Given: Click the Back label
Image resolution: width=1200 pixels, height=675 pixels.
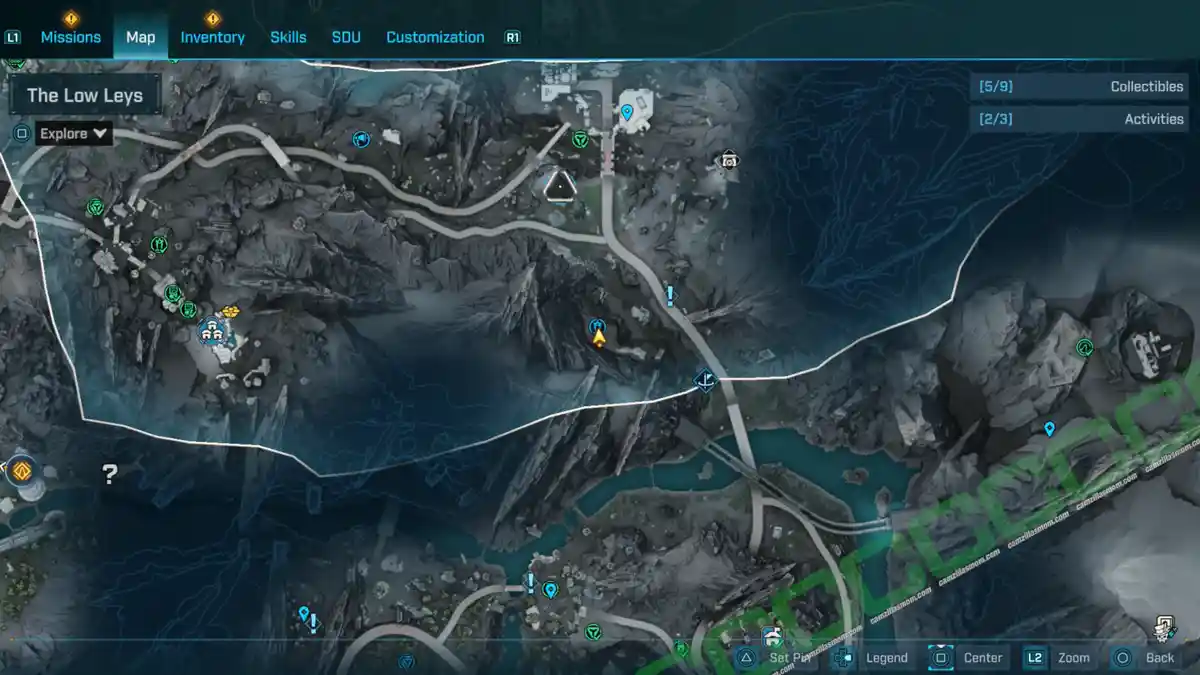Looking at the screenshot, I should pyautogui.click(x=1160, y=657).
